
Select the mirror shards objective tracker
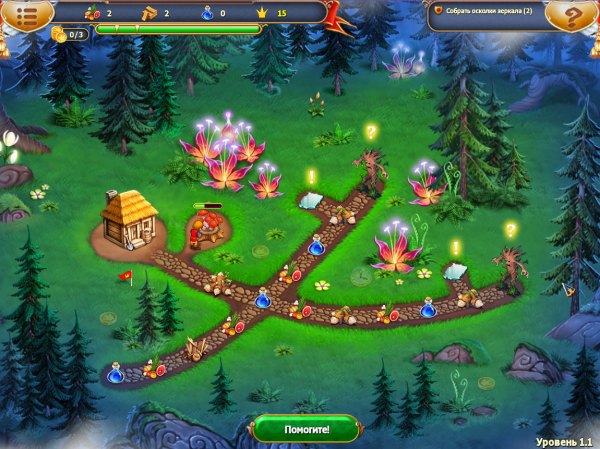tap(489, 14)
